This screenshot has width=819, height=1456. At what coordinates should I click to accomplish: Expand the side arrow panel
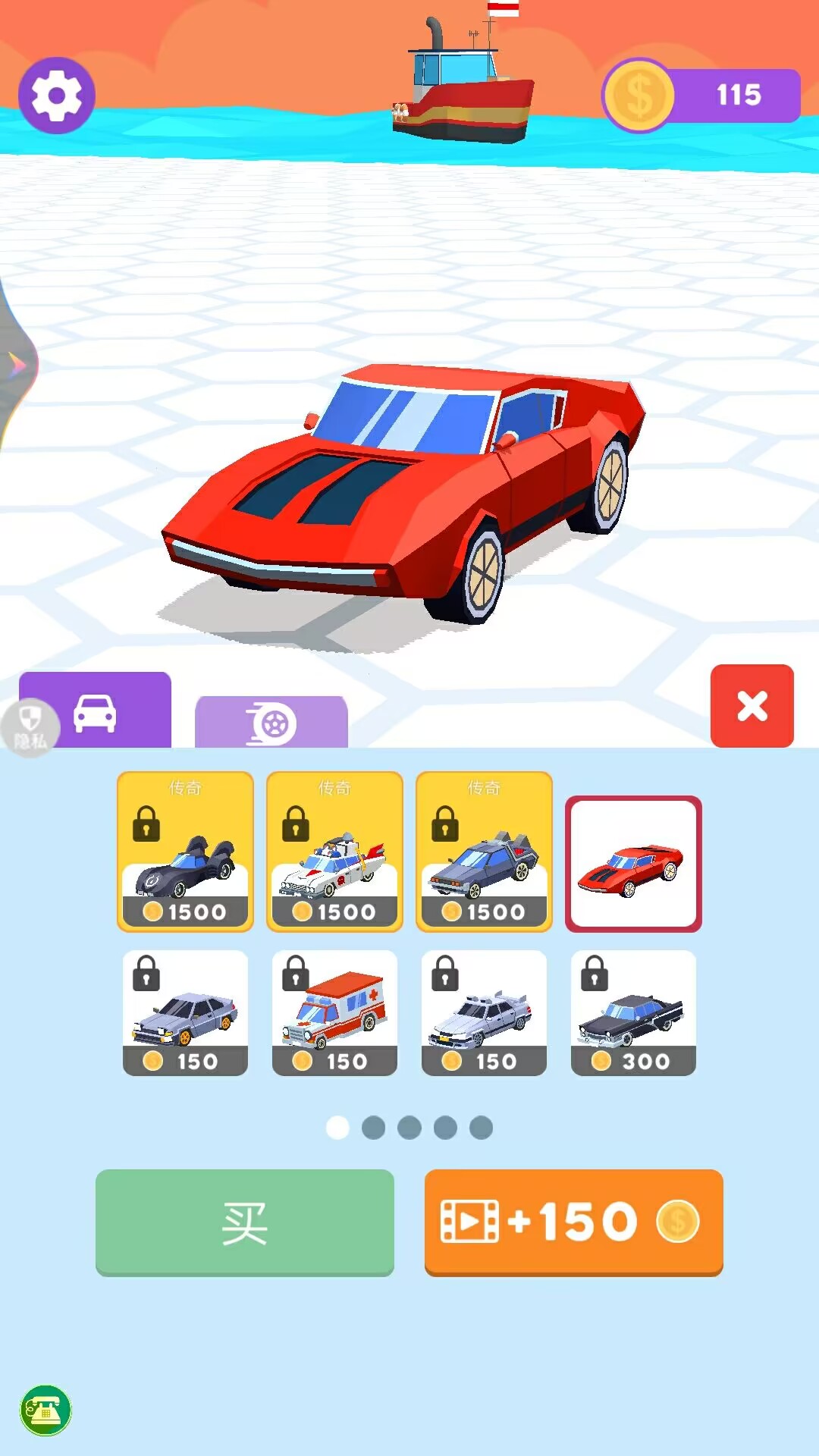point(17,366)
